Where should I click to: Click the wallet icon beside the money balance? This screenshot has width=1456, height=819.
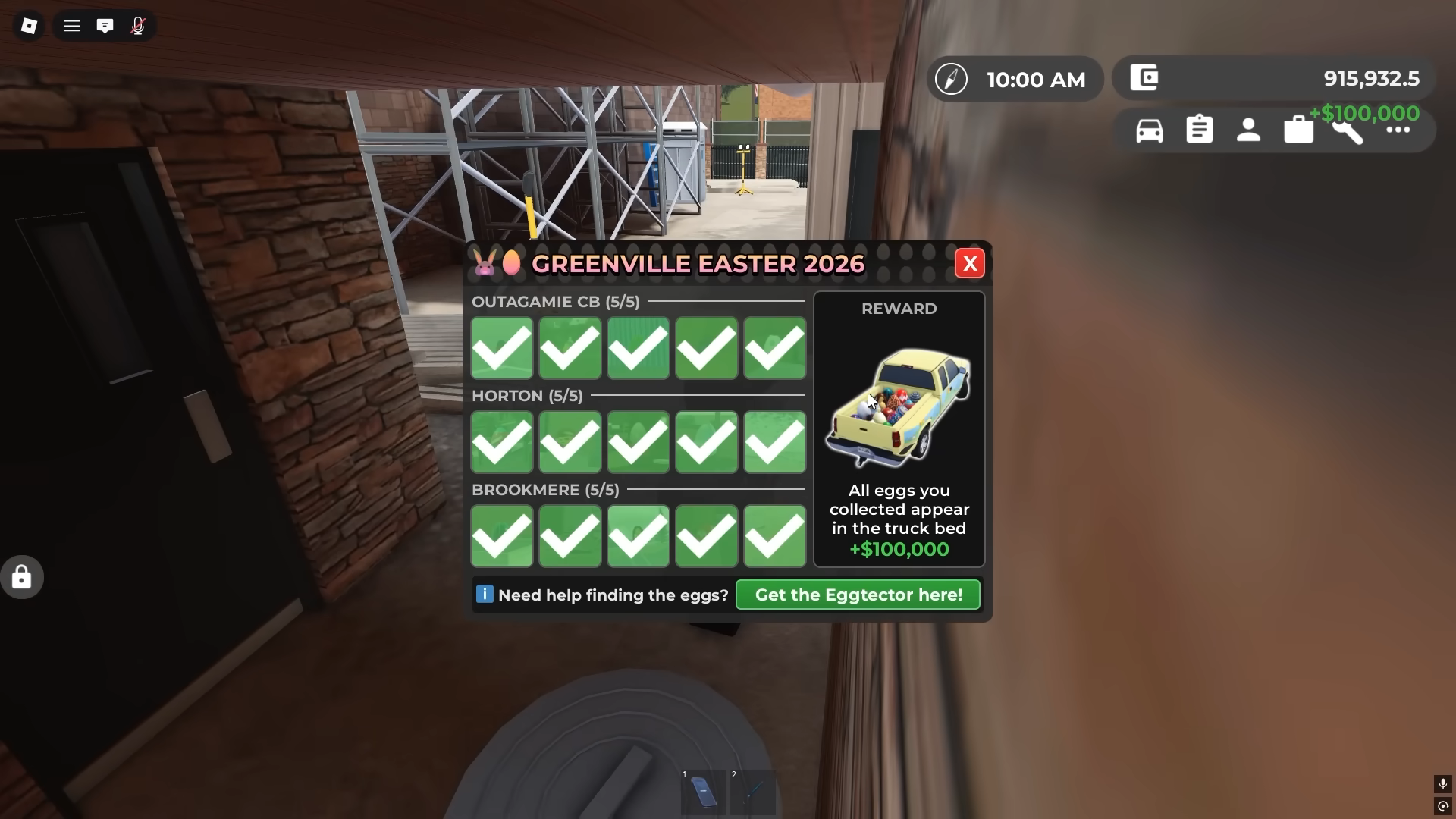click(x=1145, y=77)
